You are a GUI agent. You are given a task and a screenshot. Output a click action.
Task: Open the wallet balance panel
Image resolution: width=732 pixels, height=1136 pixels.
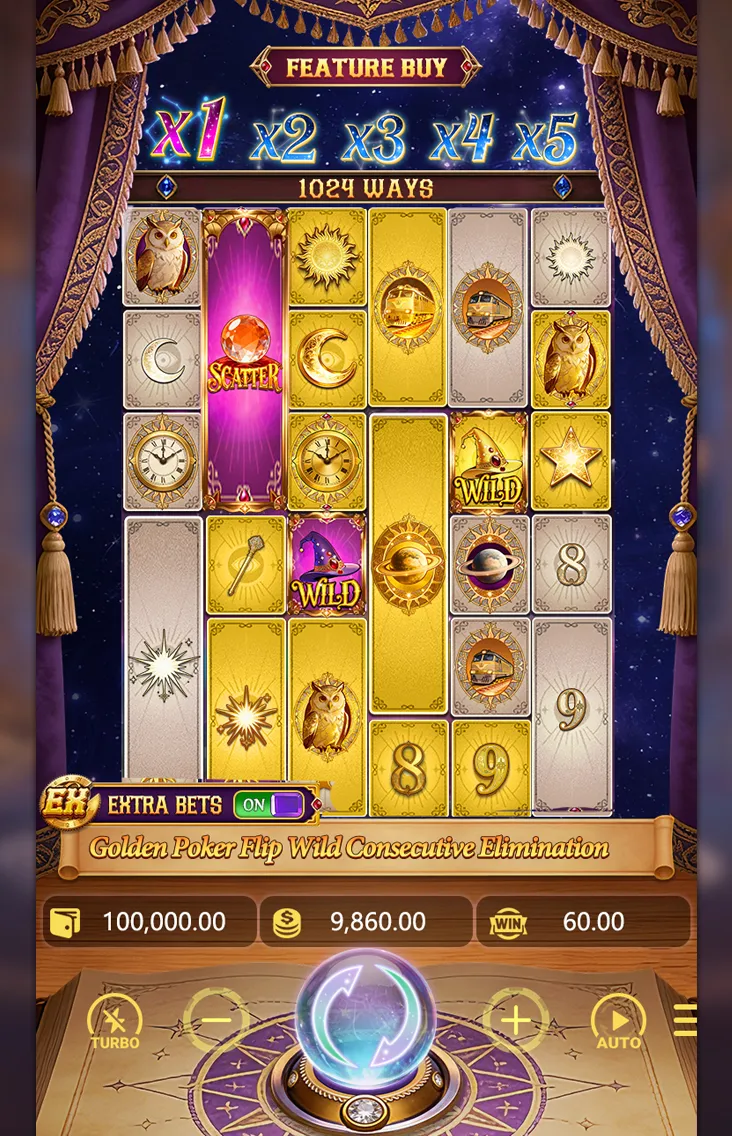click(150, 922)
